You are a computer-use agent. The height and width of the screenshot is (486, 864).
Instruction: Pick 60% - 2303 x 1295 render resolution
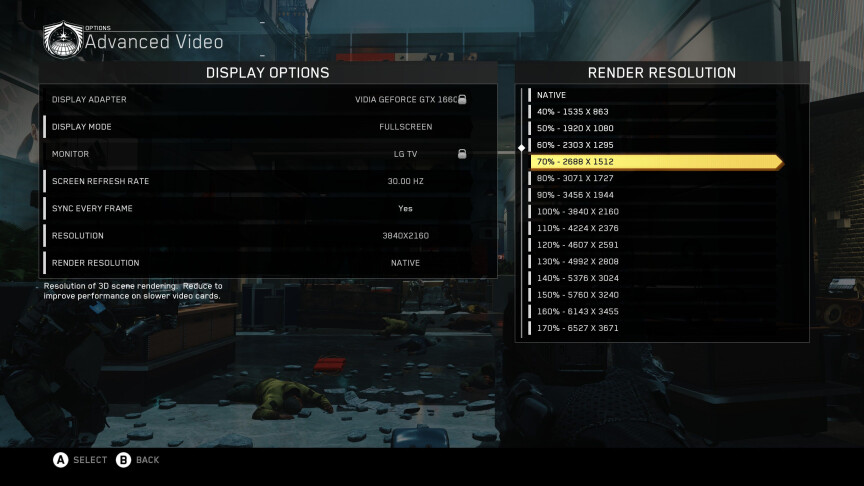[x=650, y=145]
